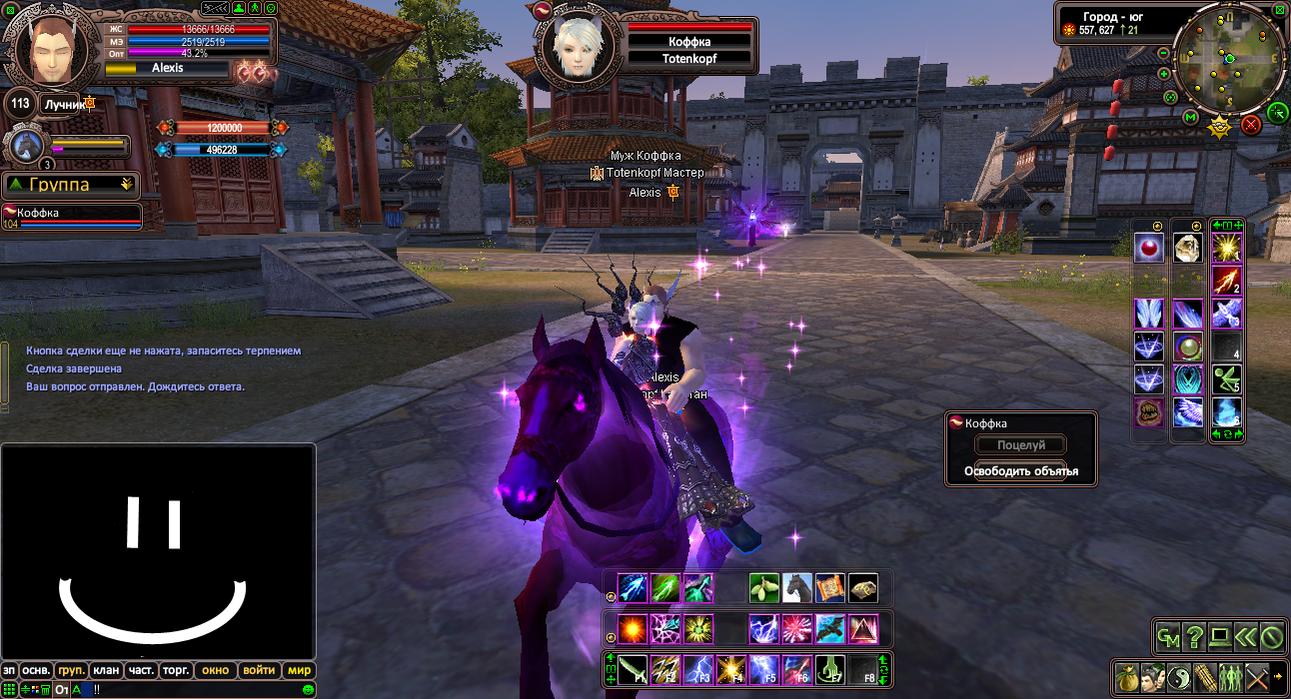Select the клан chat tab
This screenshot has height=699, width=1291.
[x=106, y=670]
